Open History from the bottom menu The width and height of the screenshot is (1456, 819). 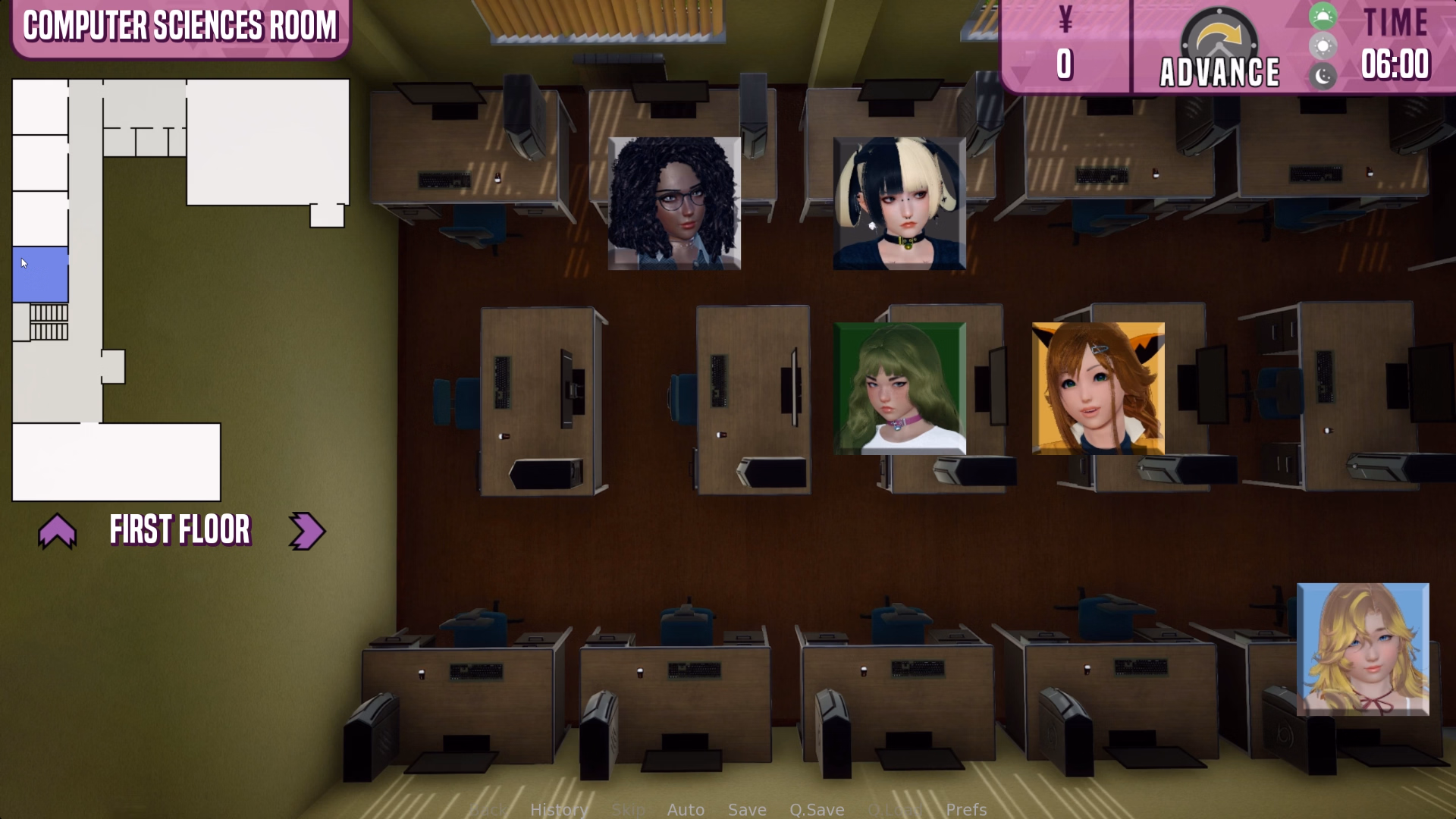point(559,809)
